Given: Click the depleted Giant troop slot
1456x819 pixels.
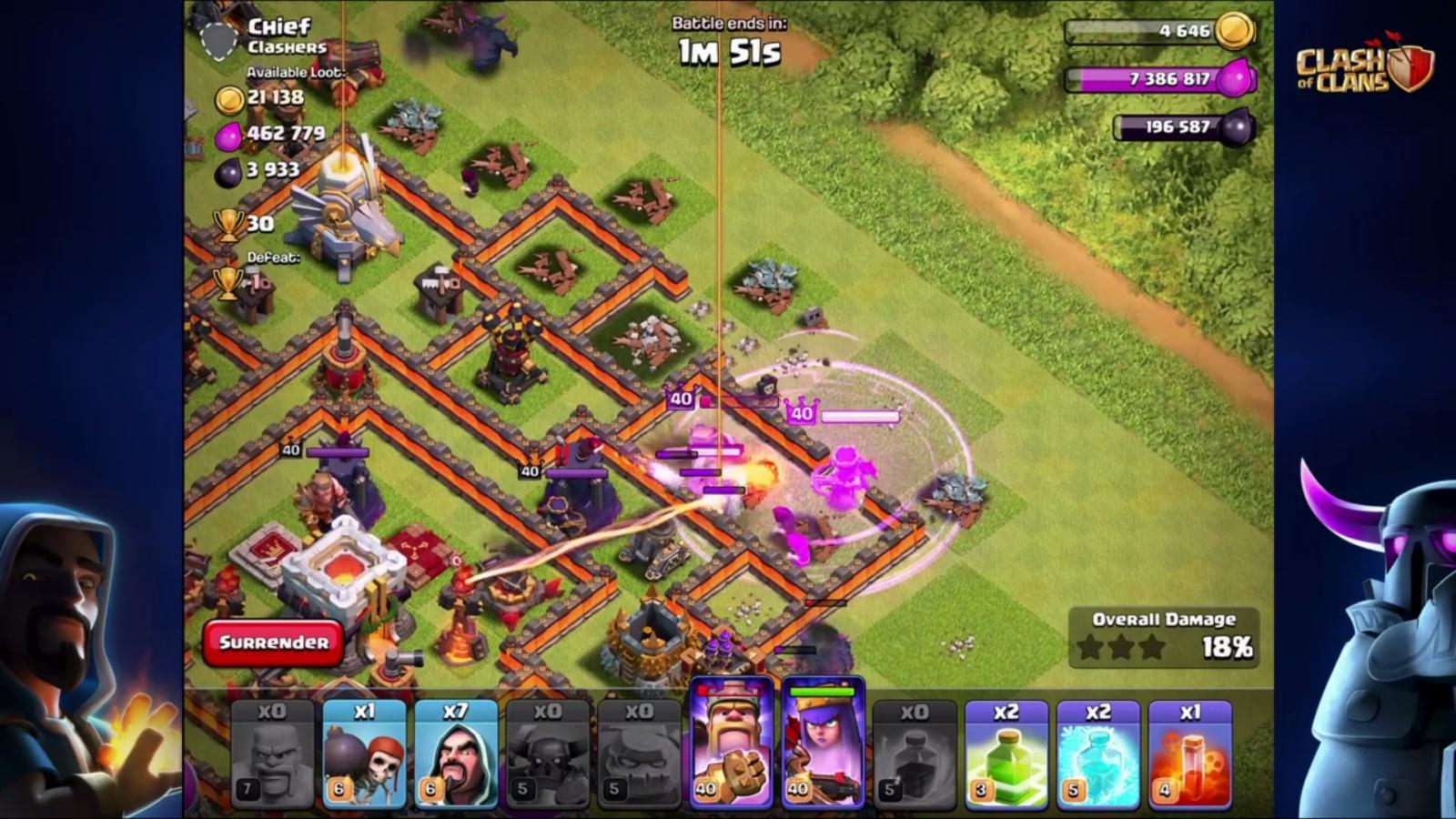Looking at the screenshot, I should (x=273, y=753).
